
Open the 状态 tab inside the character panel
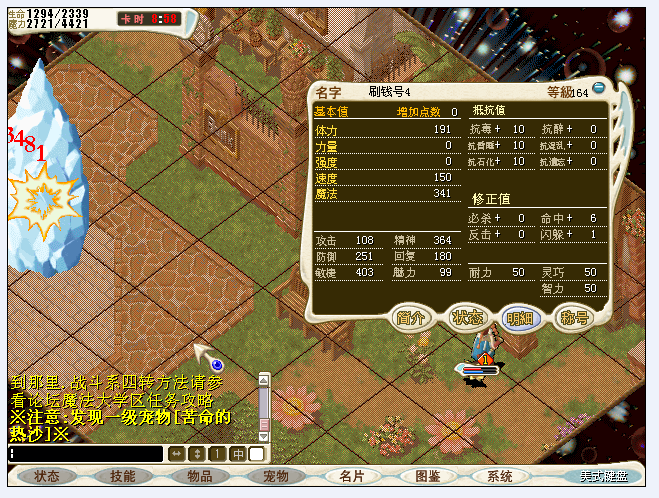467,316
